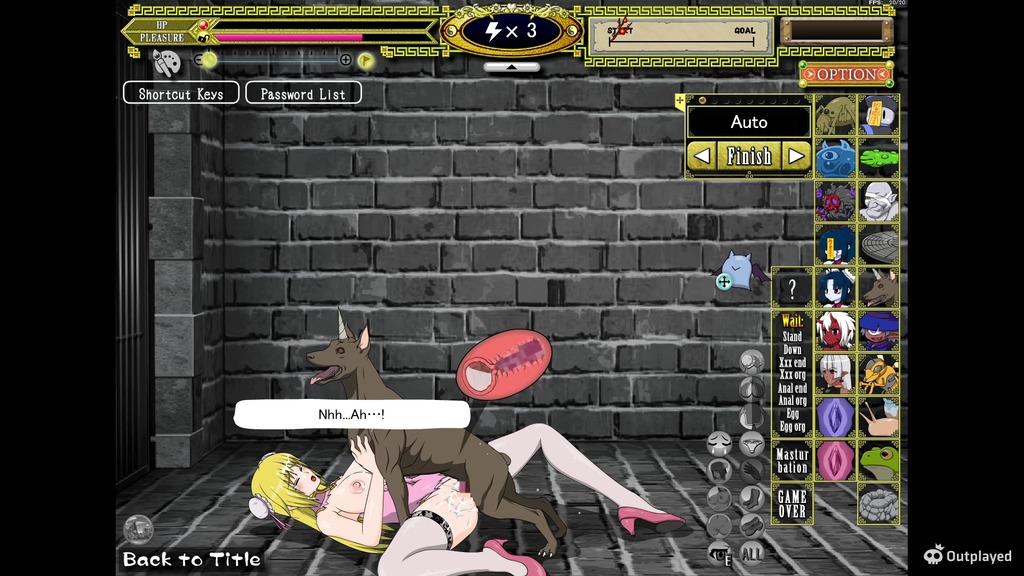Click the right arrow beside Finish
Screen dimensions: 1024x576
[796, 156]
